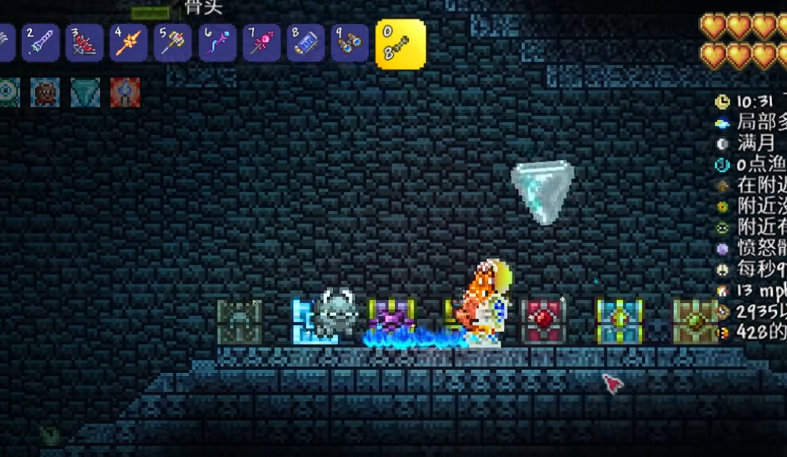Equip the golden hammer-axe in slot 5
787x457 pixels.
(x=173, y=44)
